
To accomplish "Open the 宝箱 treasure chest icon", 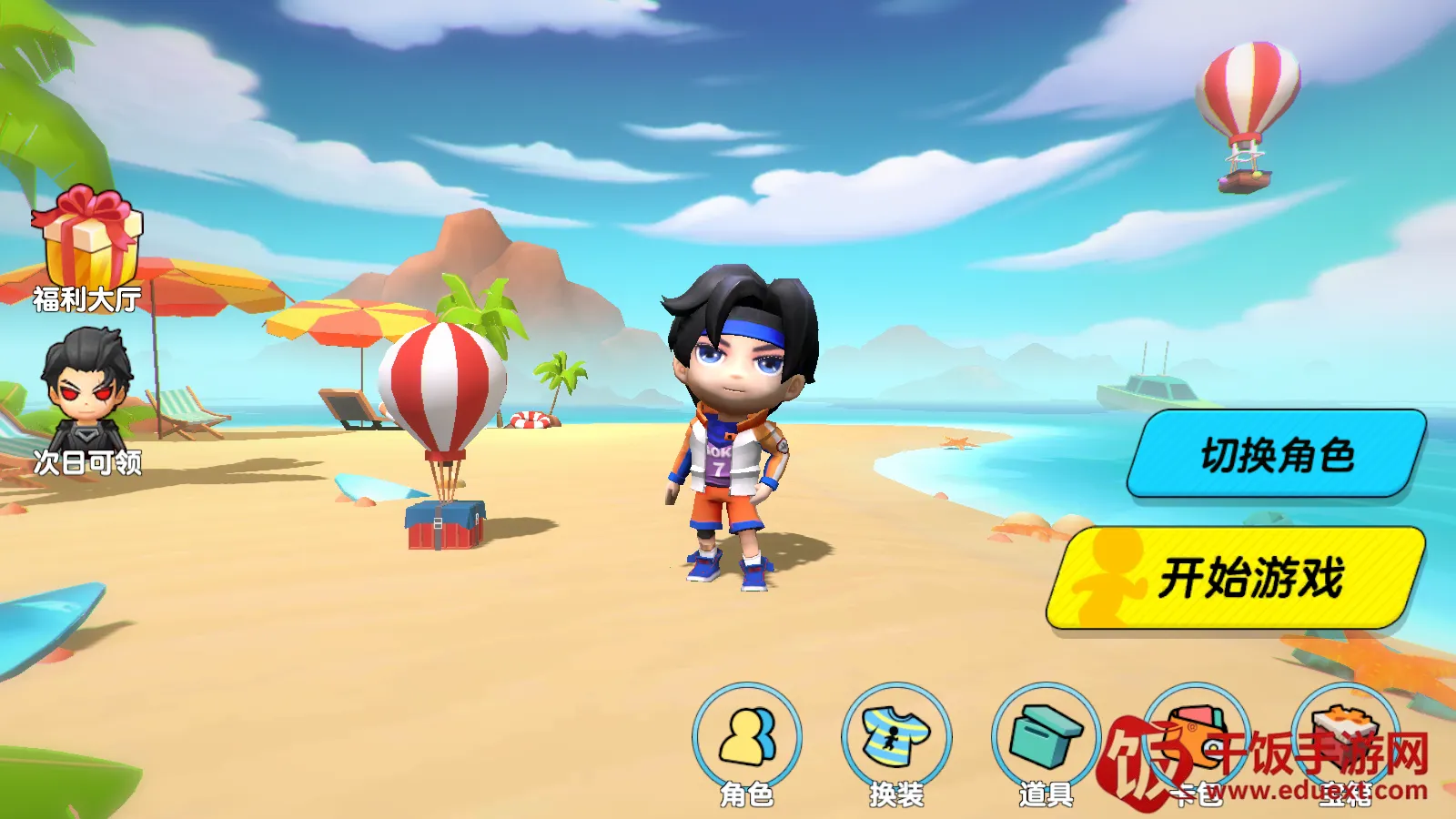I will 1345,739.
